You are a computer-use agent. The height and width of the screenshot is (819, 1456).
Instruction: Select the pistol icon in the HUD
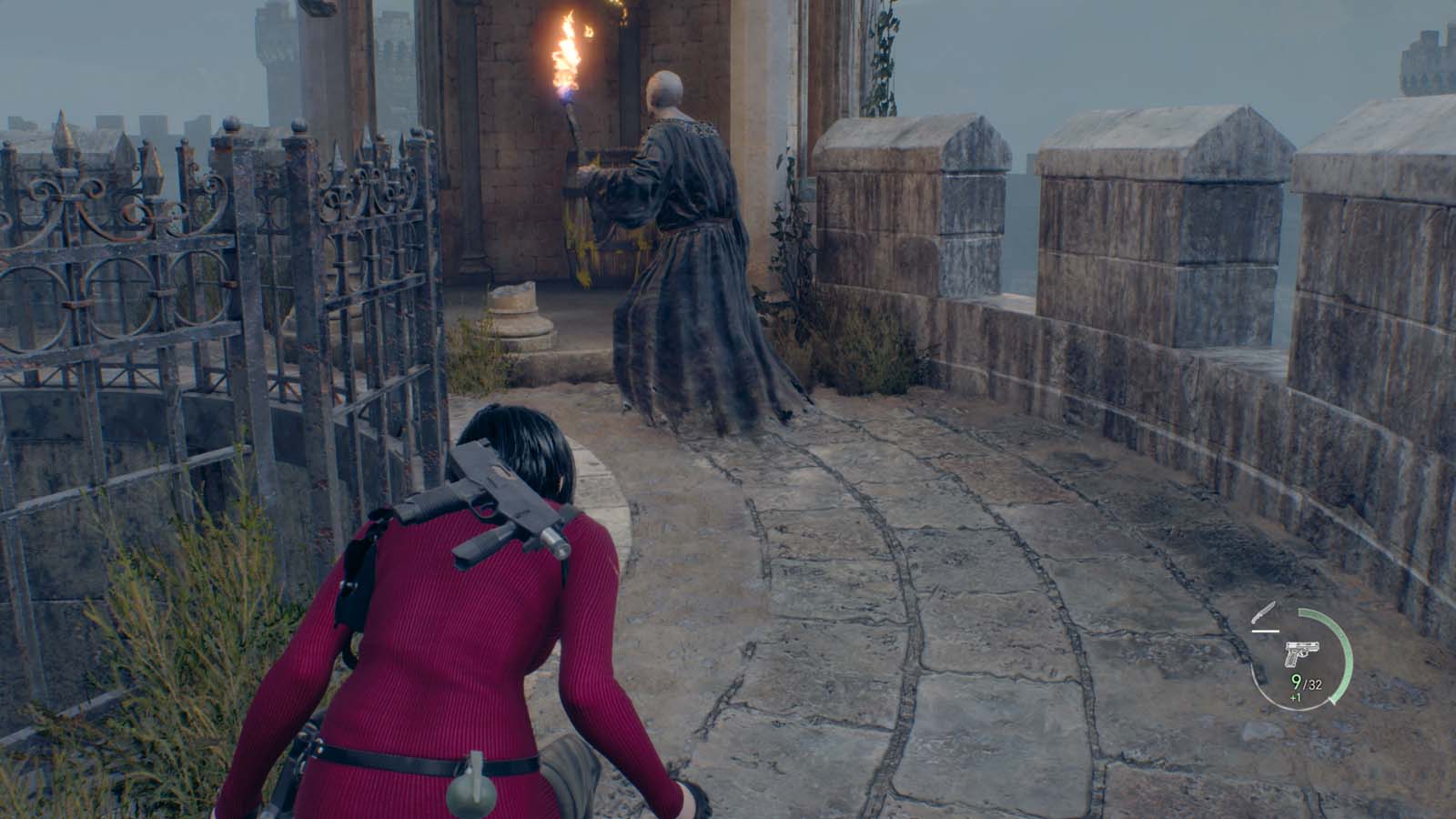1302,653
